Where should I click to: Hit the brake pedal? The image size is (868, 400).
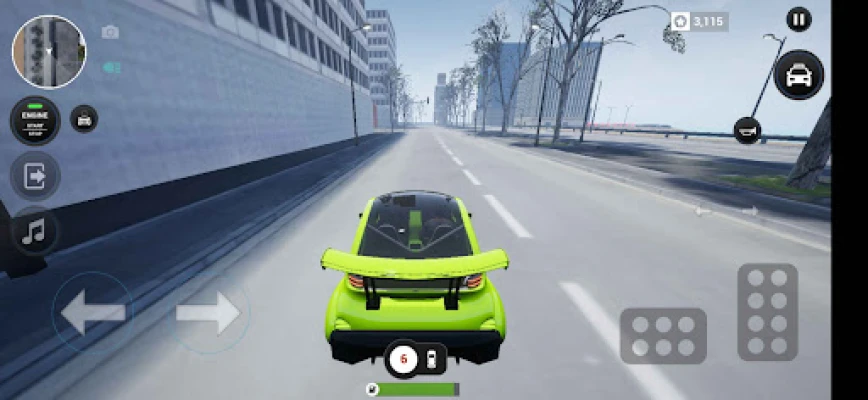click(x=663, y=336)
